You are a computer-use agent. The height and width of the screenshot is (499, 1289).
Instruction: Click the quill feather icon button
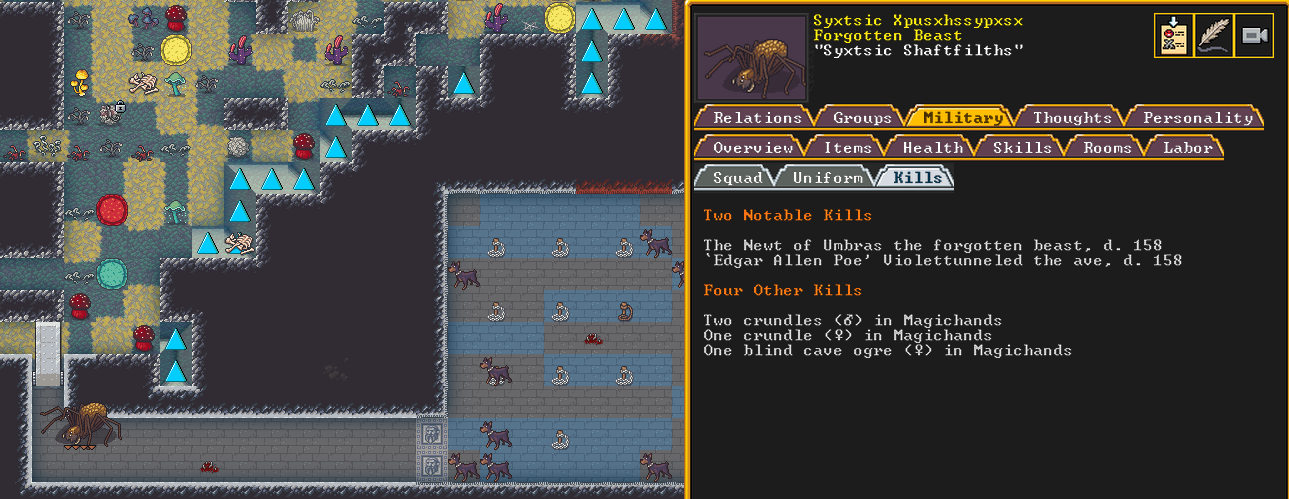point(1214,36)
